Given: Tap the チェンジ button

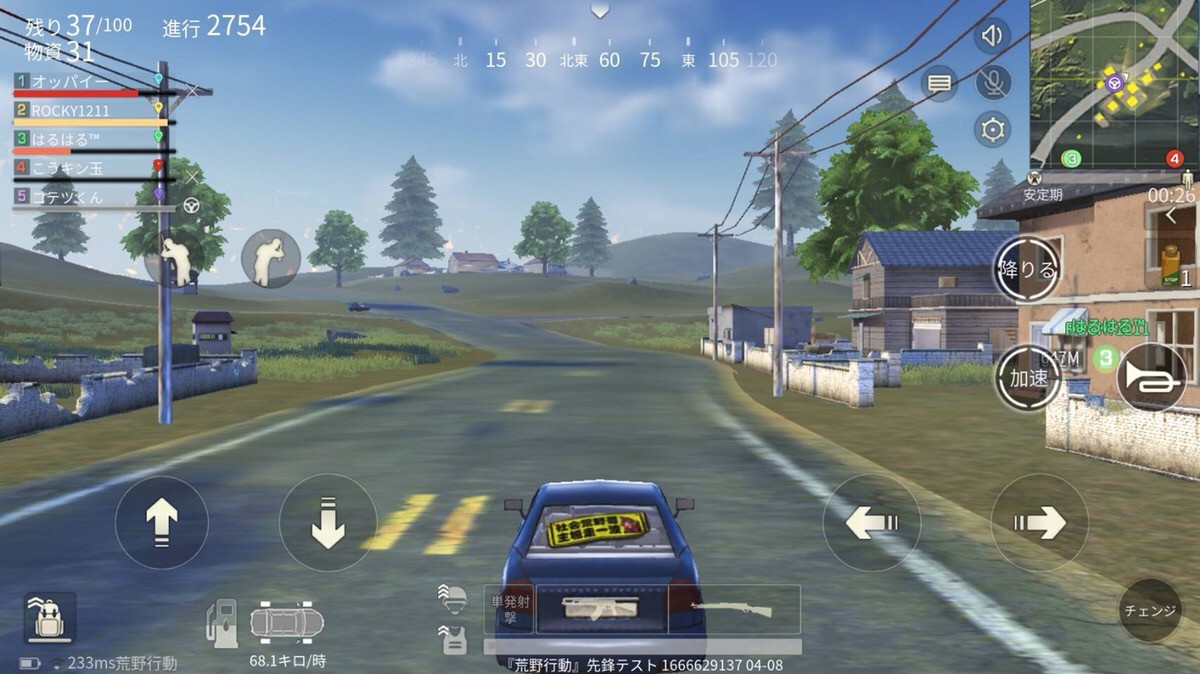Looking at the screenshot, I should coord(1149,610).
